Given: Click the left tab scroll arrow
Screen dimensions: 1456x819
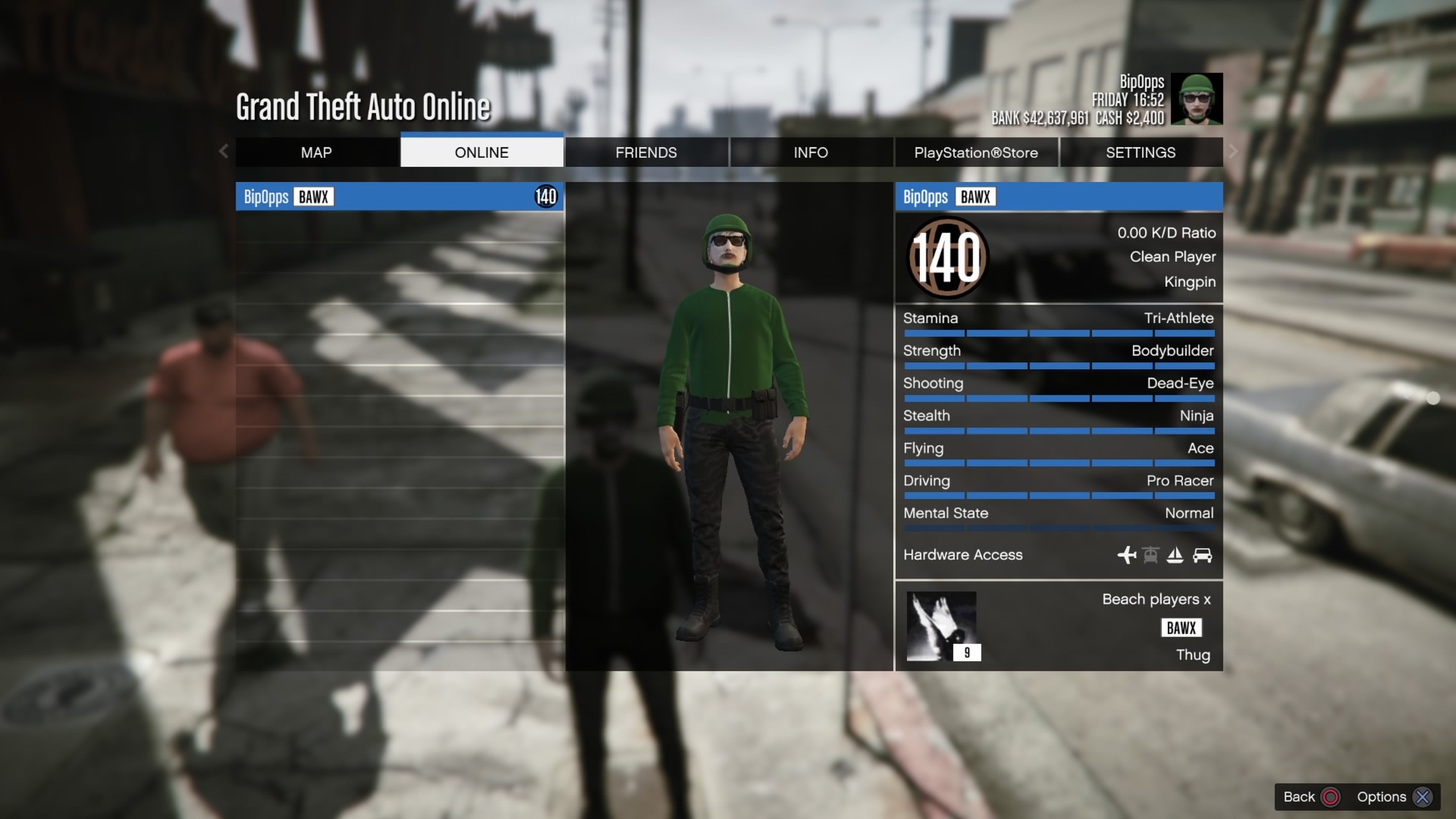Looking at the screenshot, I should (x=224, y=152).
